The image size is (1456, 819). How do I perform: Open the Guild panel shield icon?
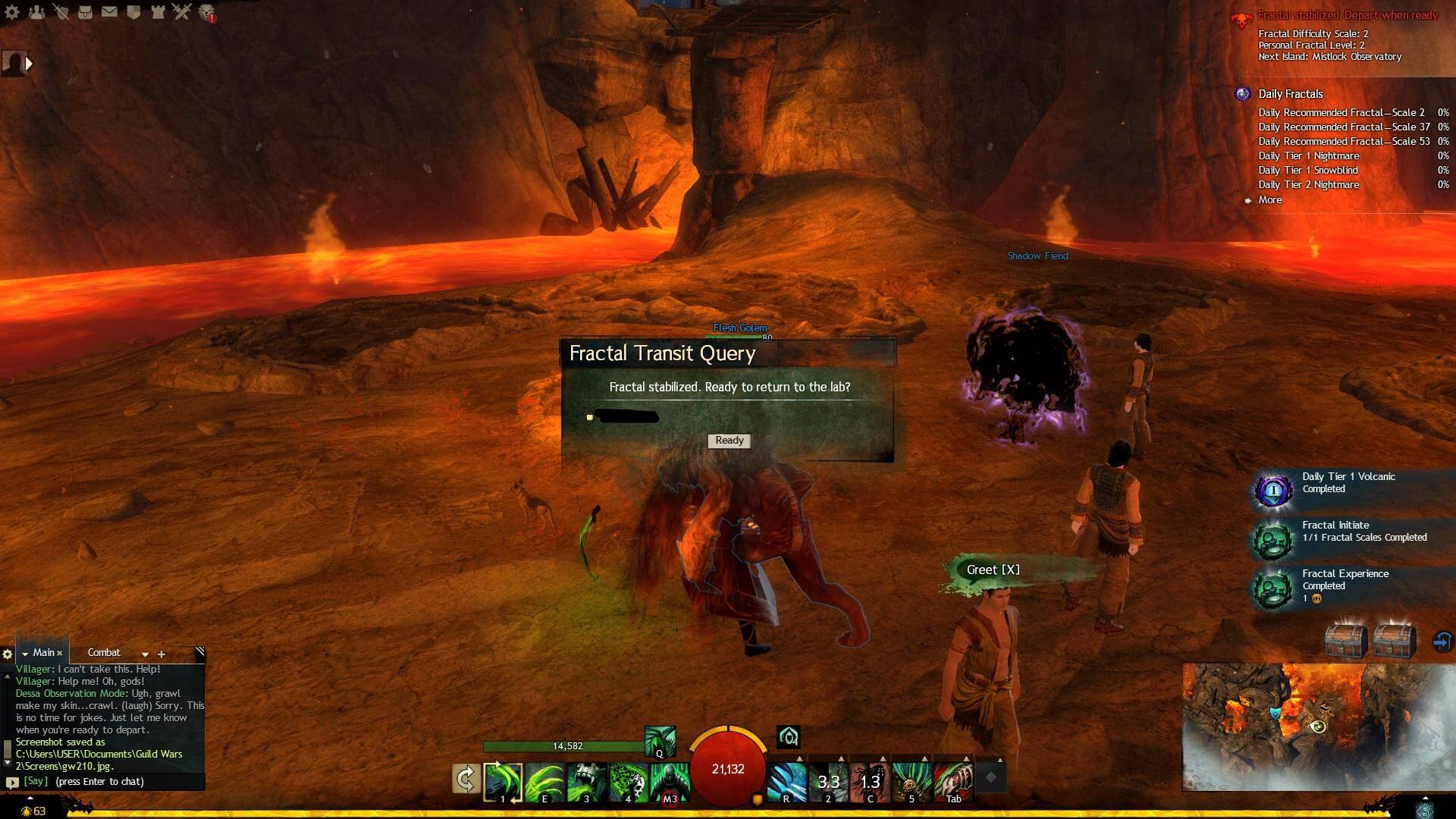(132, 11)
